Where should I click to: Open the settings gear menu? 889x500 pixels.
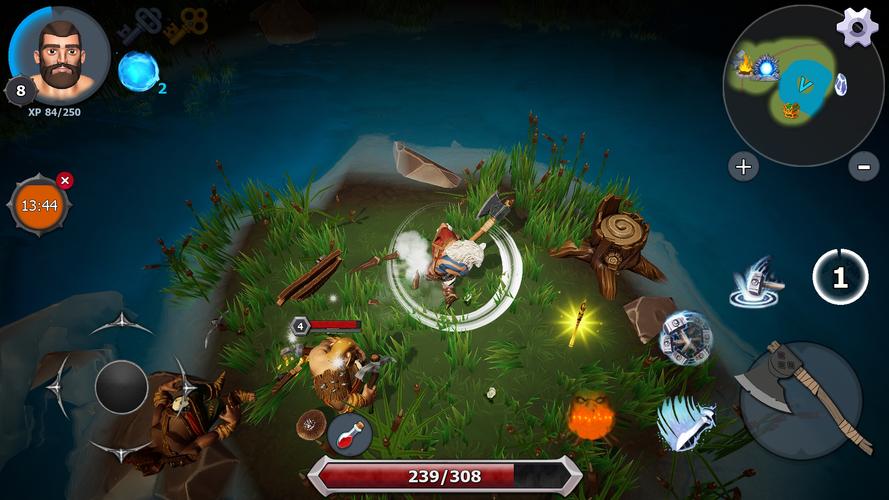[x=857, y=27]
